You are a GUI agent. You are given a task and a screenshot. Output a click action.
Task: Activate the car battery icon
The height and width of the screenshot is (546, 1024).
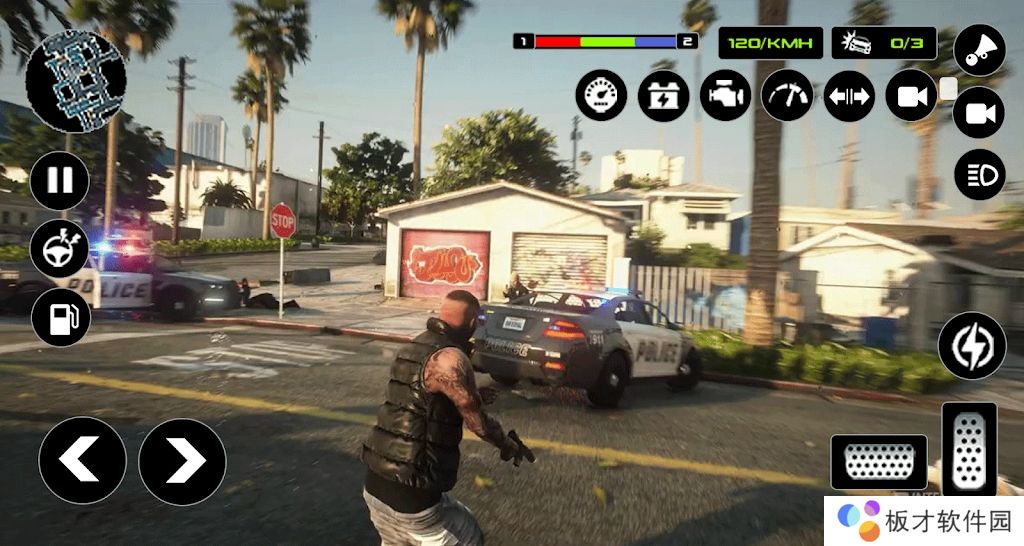click(664, 96)
